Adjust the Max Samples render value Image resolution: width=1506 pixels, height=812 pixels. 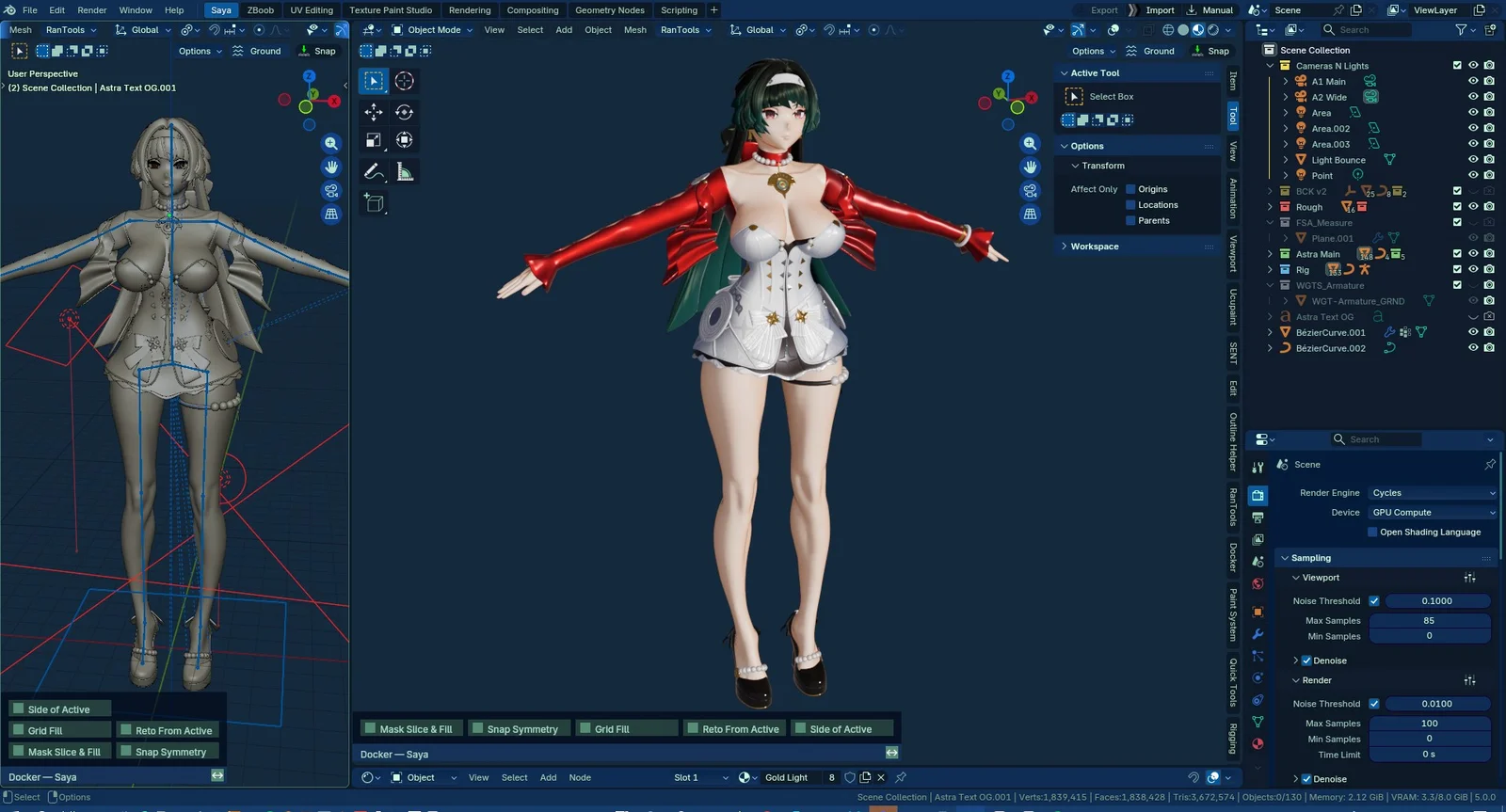1430,723
